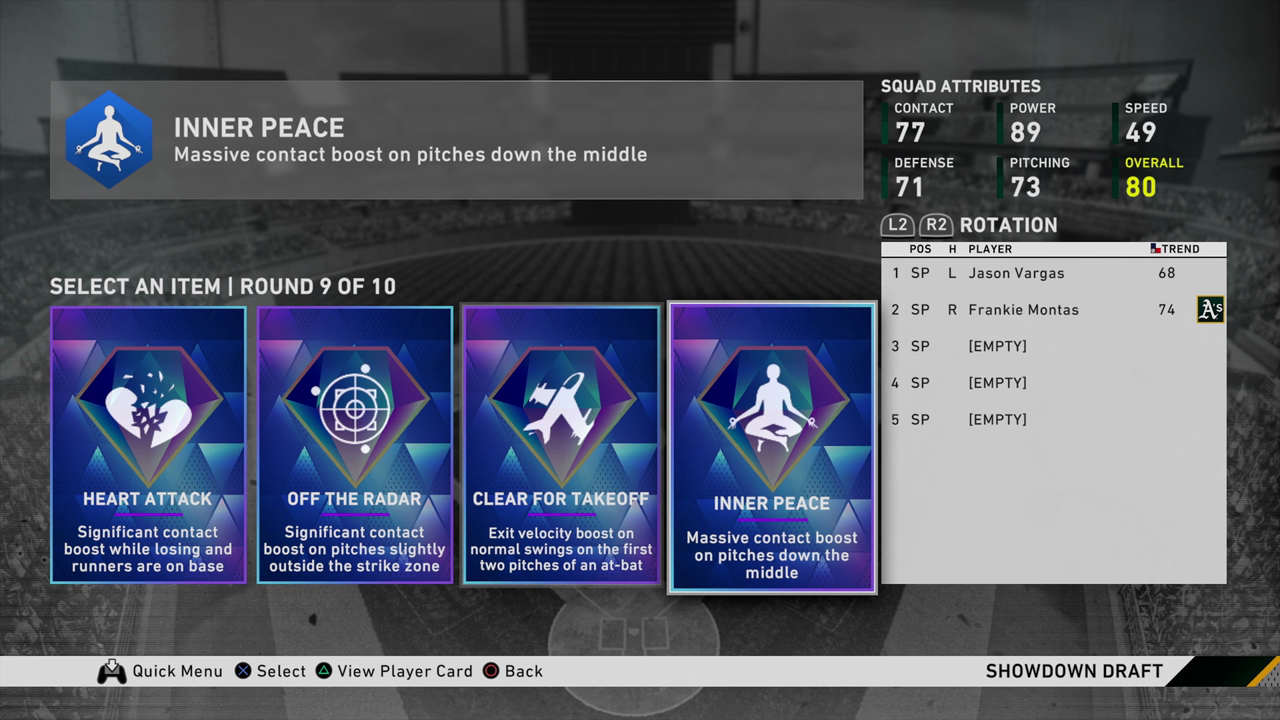This screenshot has width=1280, height=720.
Task: Select the Clear for Takeoff card
Action: 560,445
